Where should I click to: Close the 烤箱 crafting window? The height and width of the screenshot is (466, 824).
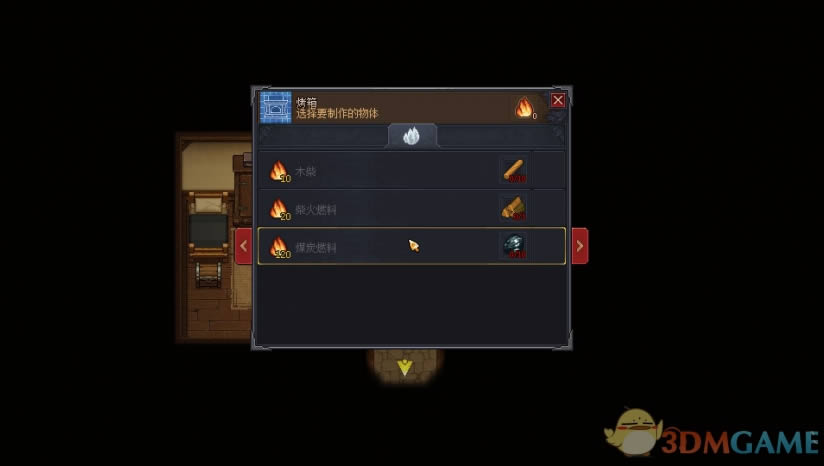558,100
